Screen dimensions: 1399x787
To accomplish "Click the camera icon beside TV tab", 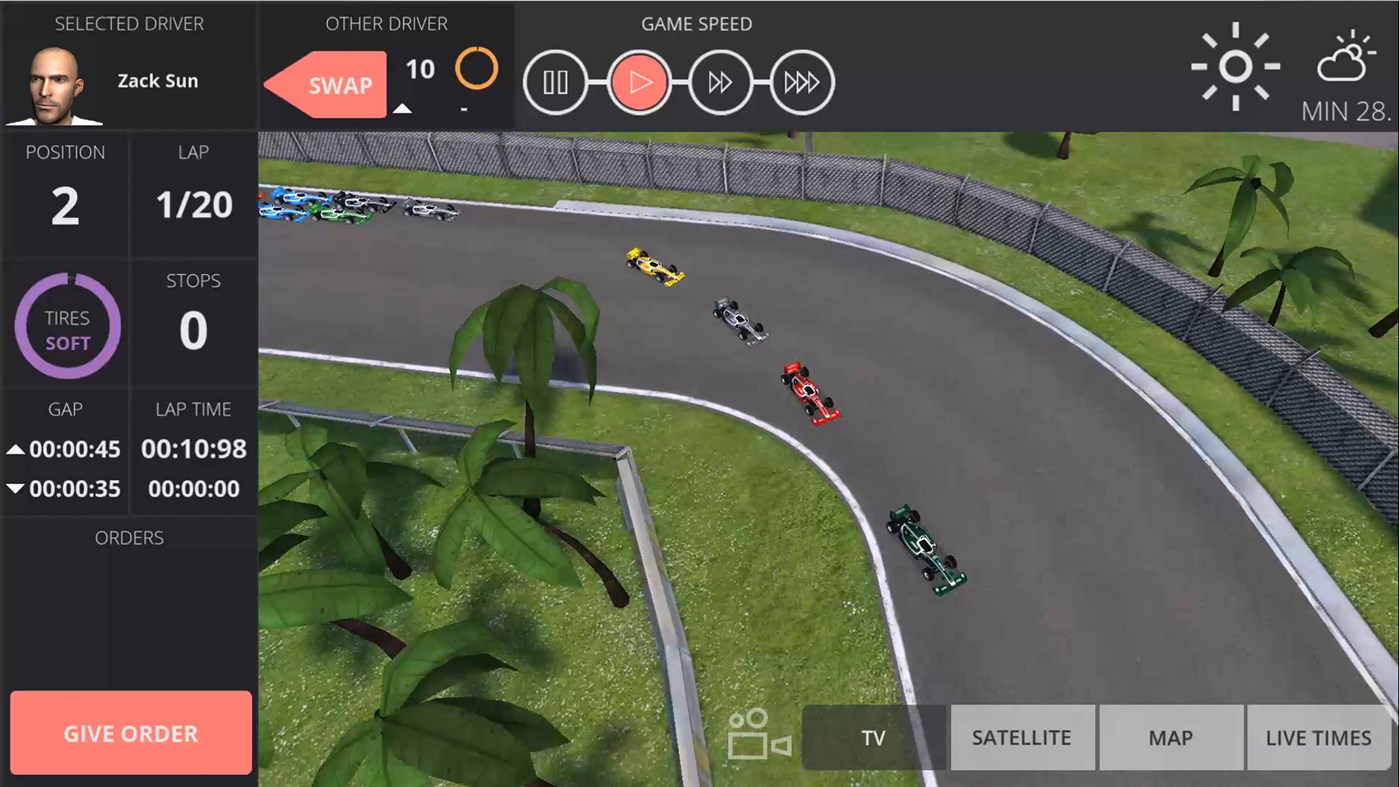I will point(757,737).
